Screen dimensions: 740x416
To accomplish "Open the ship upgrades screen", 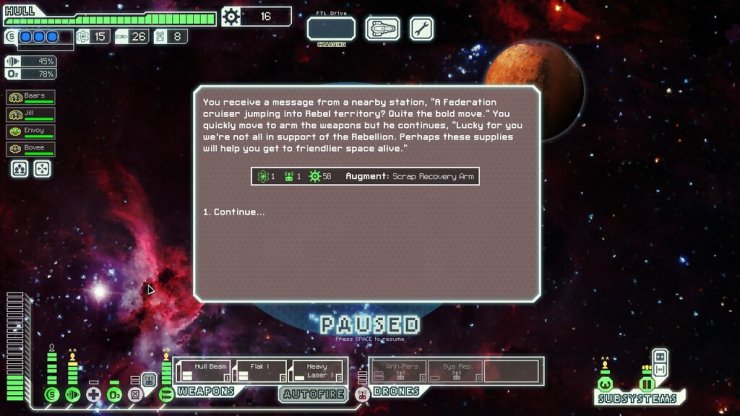I will click(x=382, y=28).
